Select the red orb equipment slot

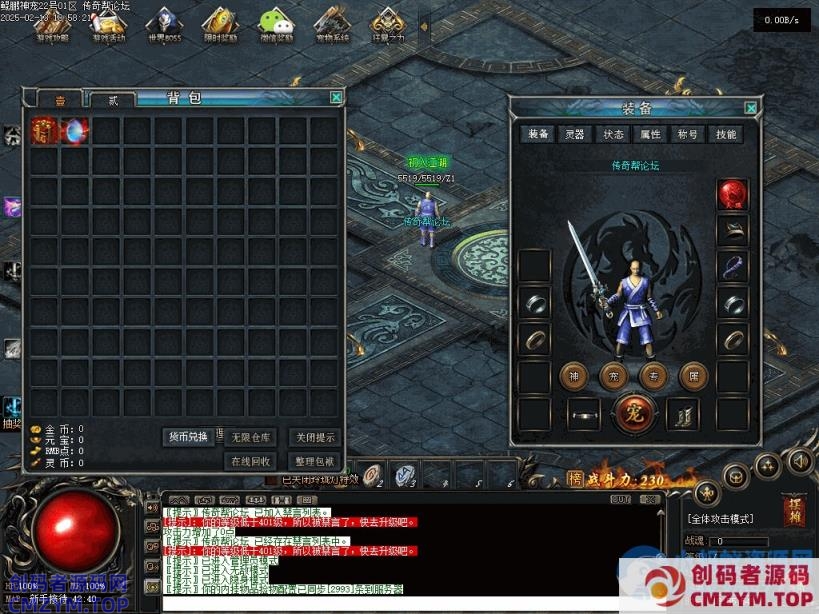[733, 195]
